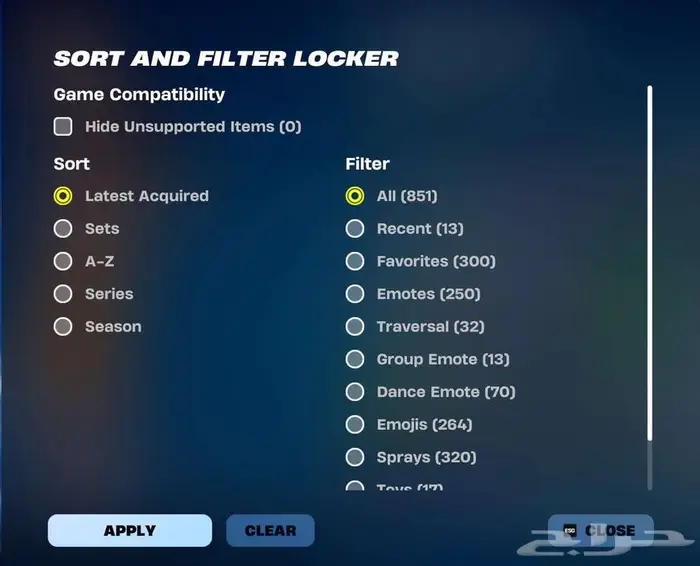Filter by Emotes (250)
This screenshot has width=700, height=566.
point(355,294)
